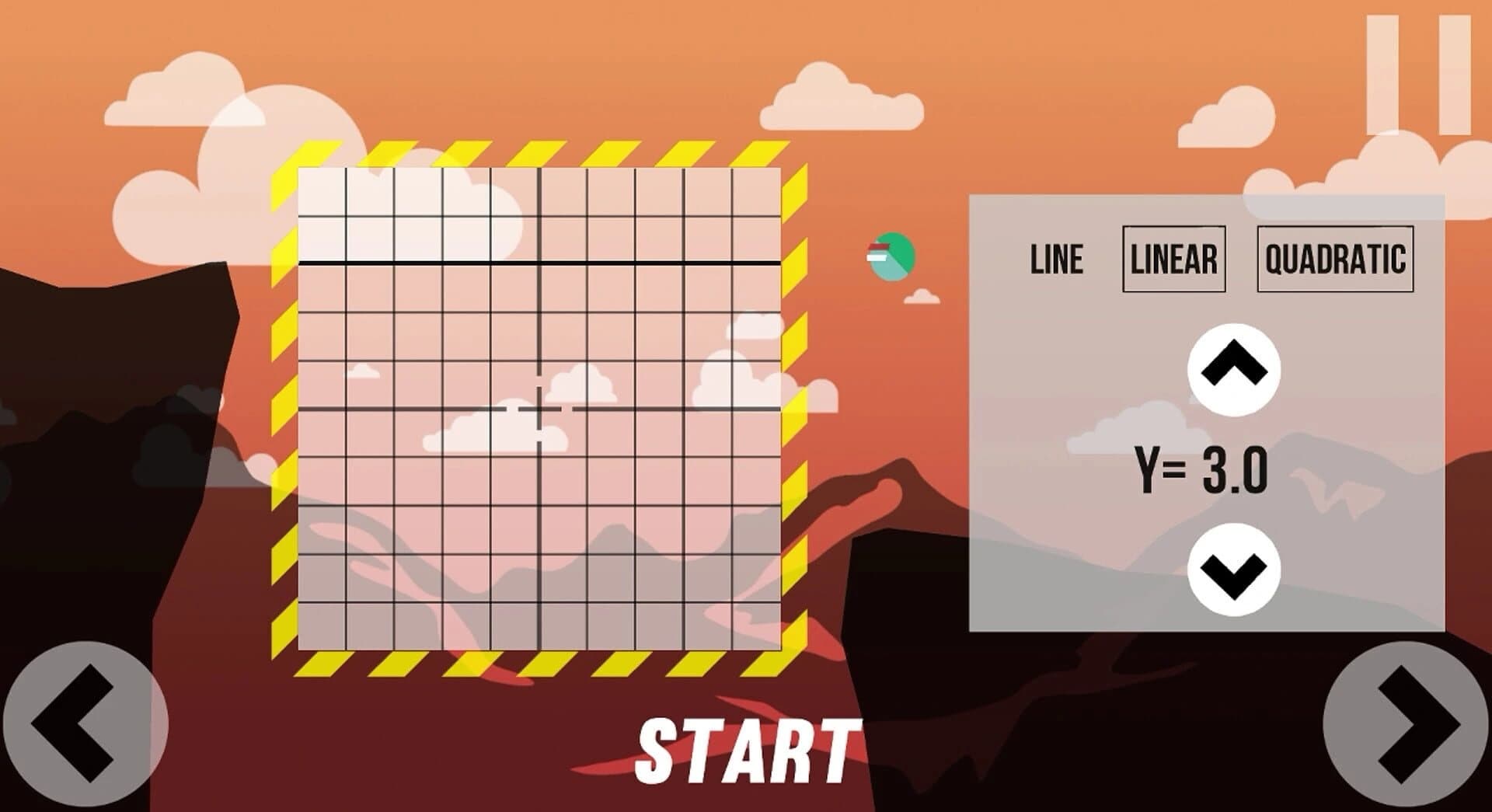Enable the LINEAR equation mode
The width and height of the screenshot is (1492, 812).
[1175, 260]
